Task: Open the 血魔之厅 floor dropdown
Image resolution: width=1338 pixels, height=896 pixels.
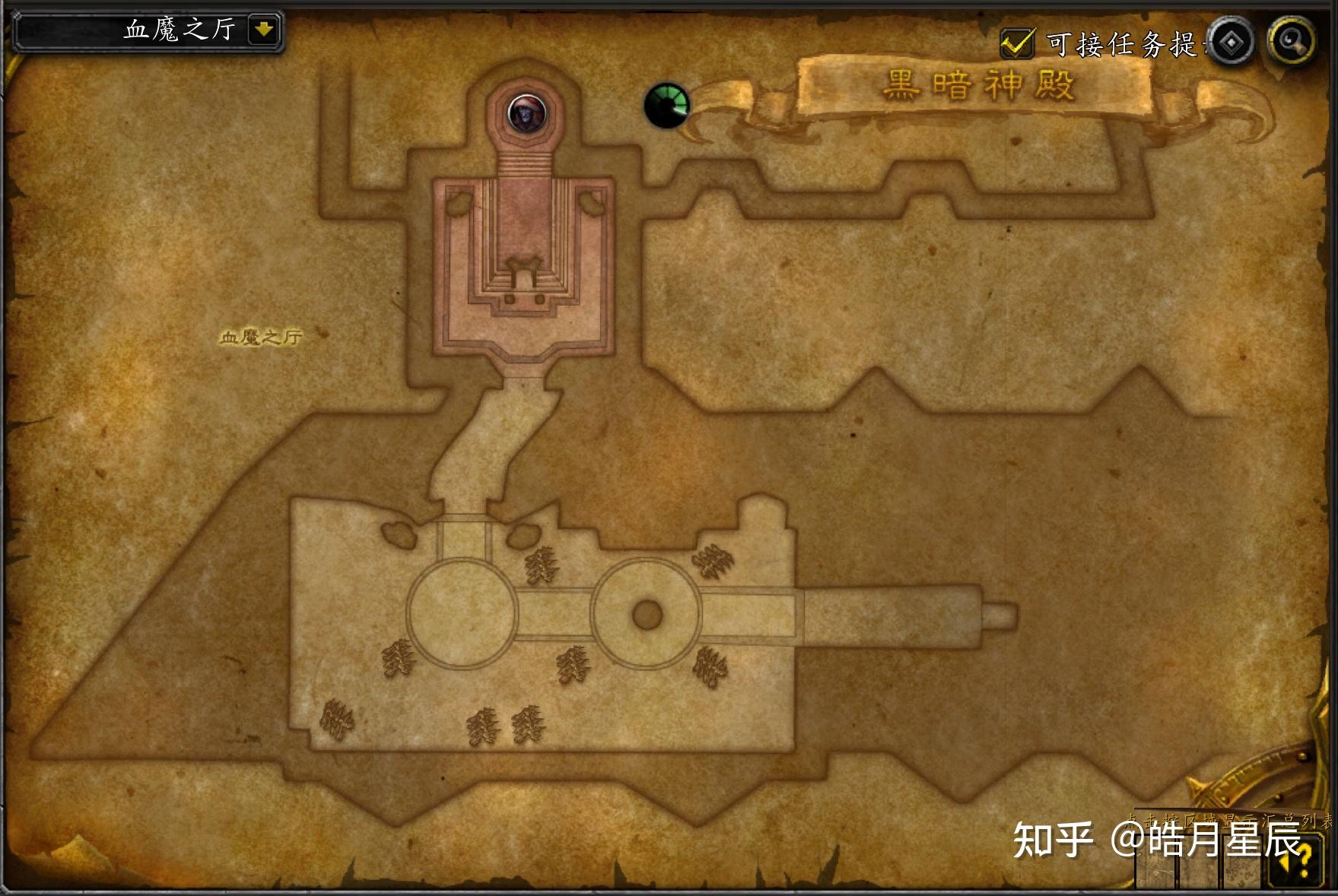Action: point(263,30)
